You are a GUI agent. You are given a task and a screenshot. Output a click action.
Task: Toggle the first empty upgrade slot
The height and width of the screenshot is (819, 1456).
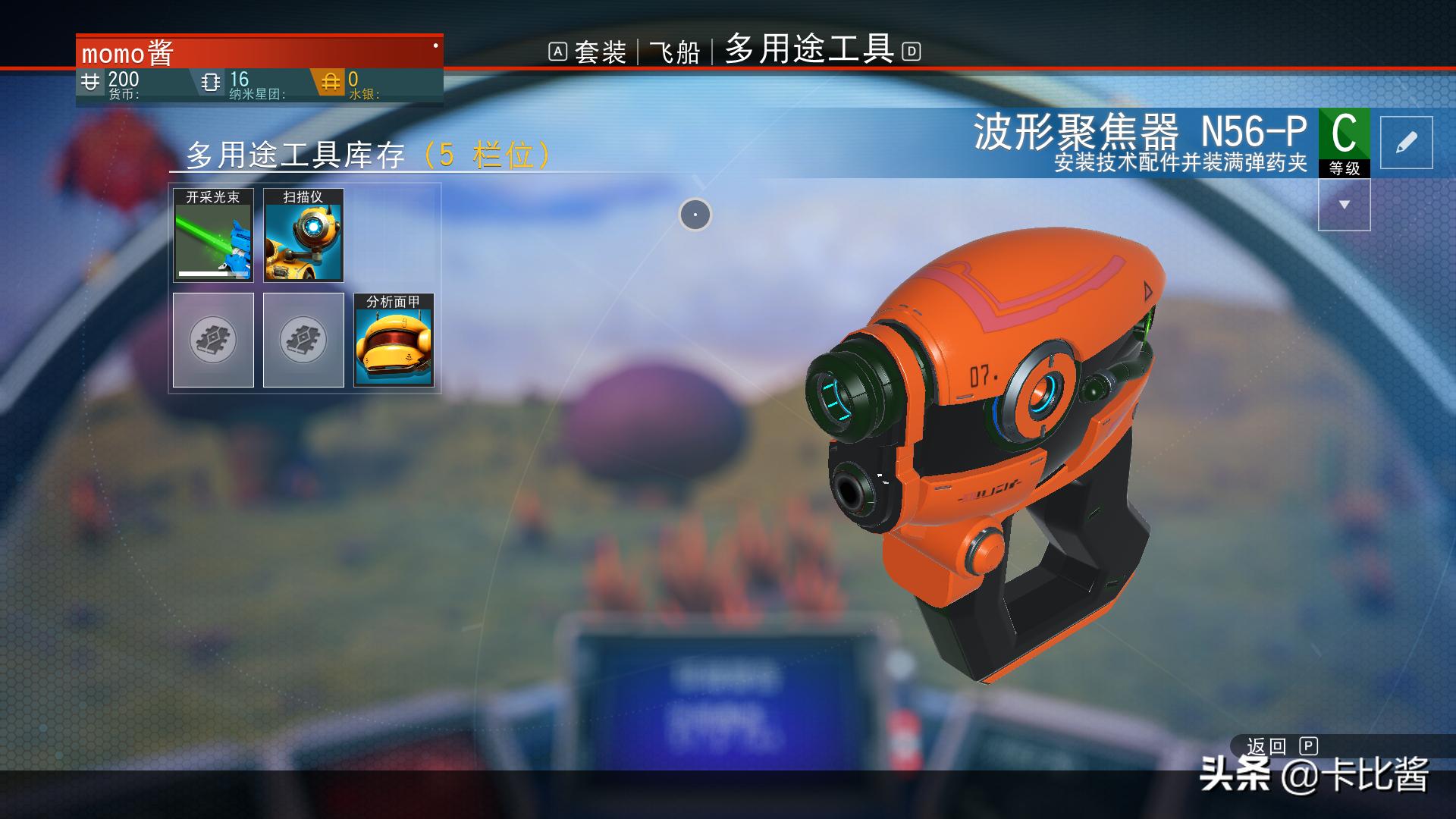[x=213, y=339]
